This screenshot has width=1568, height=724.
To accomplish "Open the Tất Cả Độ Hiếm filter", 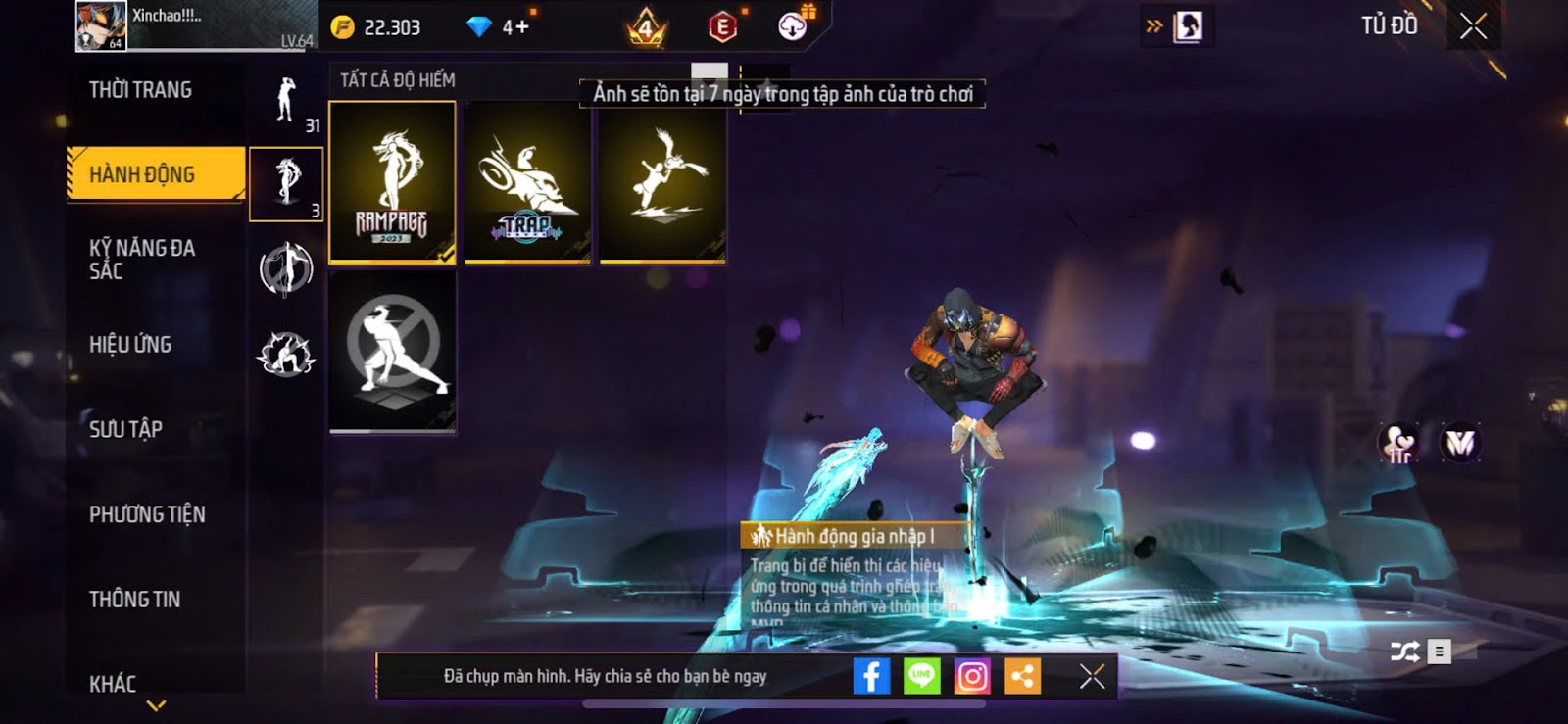I will [398, 80].
